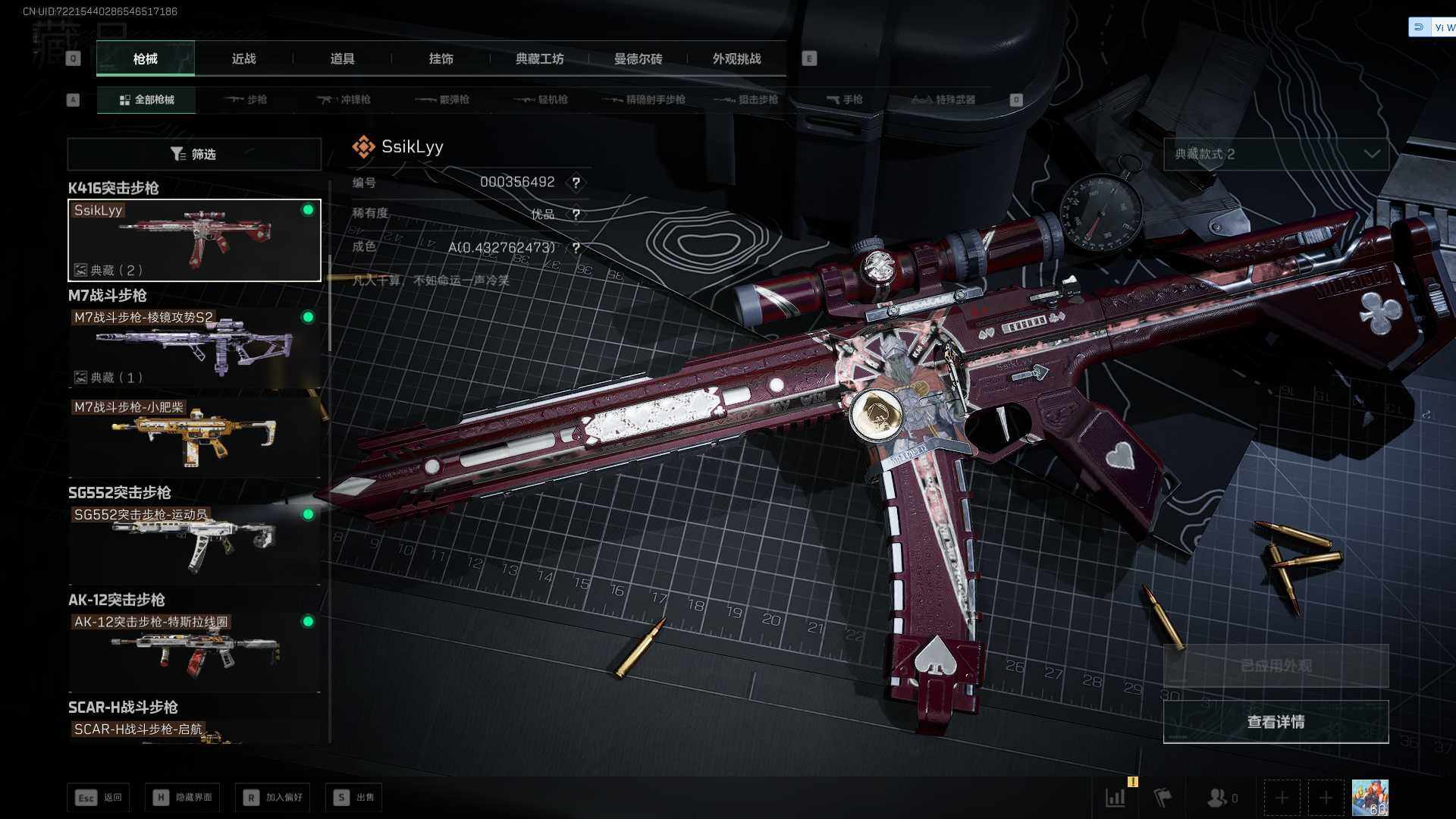Show the 外观挑战 challenges tab
The image size is (1456, 819).
[736, 58]
